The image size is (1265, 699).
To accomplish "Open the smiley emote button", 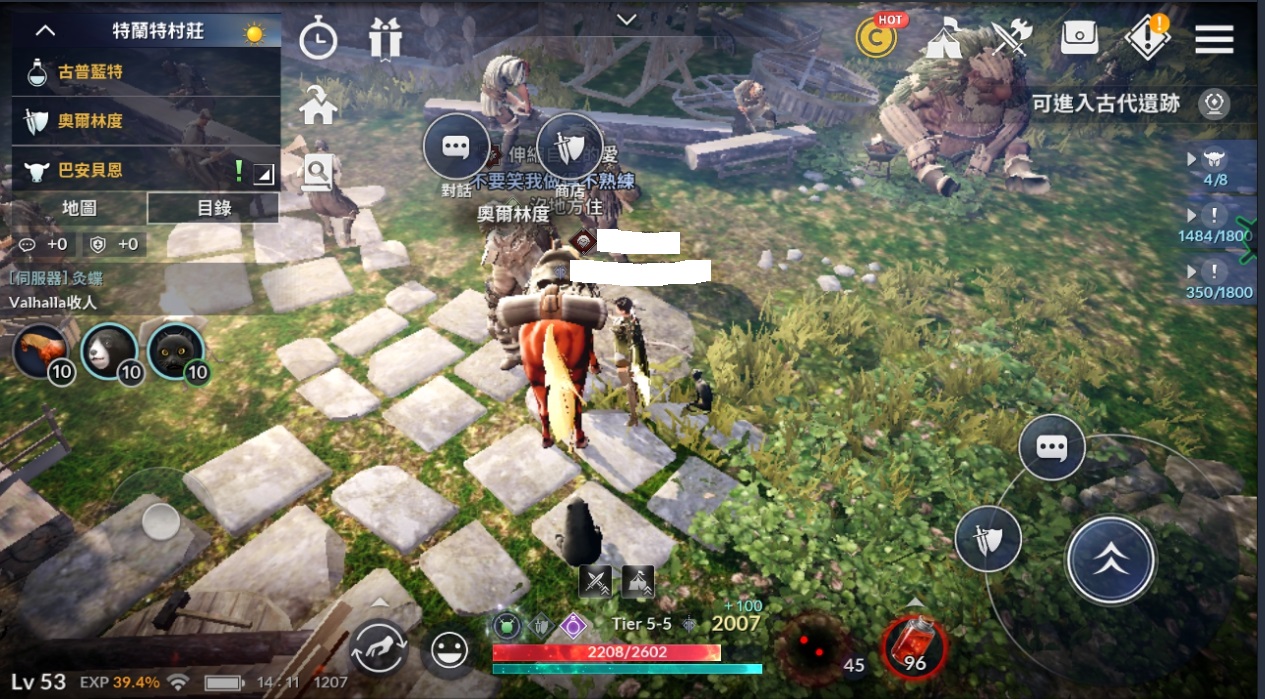I will [x=451, y=652].
